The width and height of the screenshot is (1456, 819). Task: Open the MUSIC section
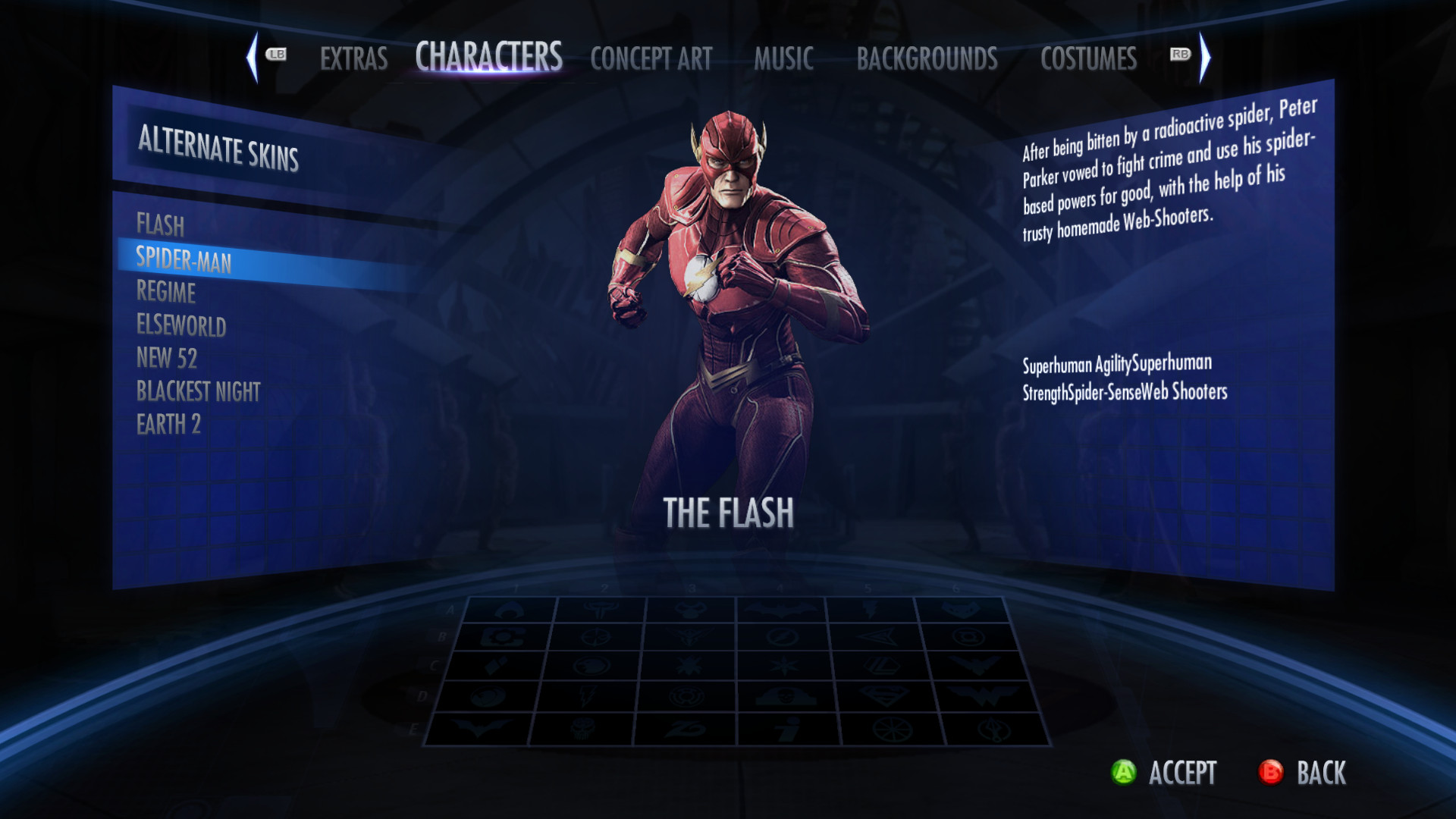(x=783, y=58)
